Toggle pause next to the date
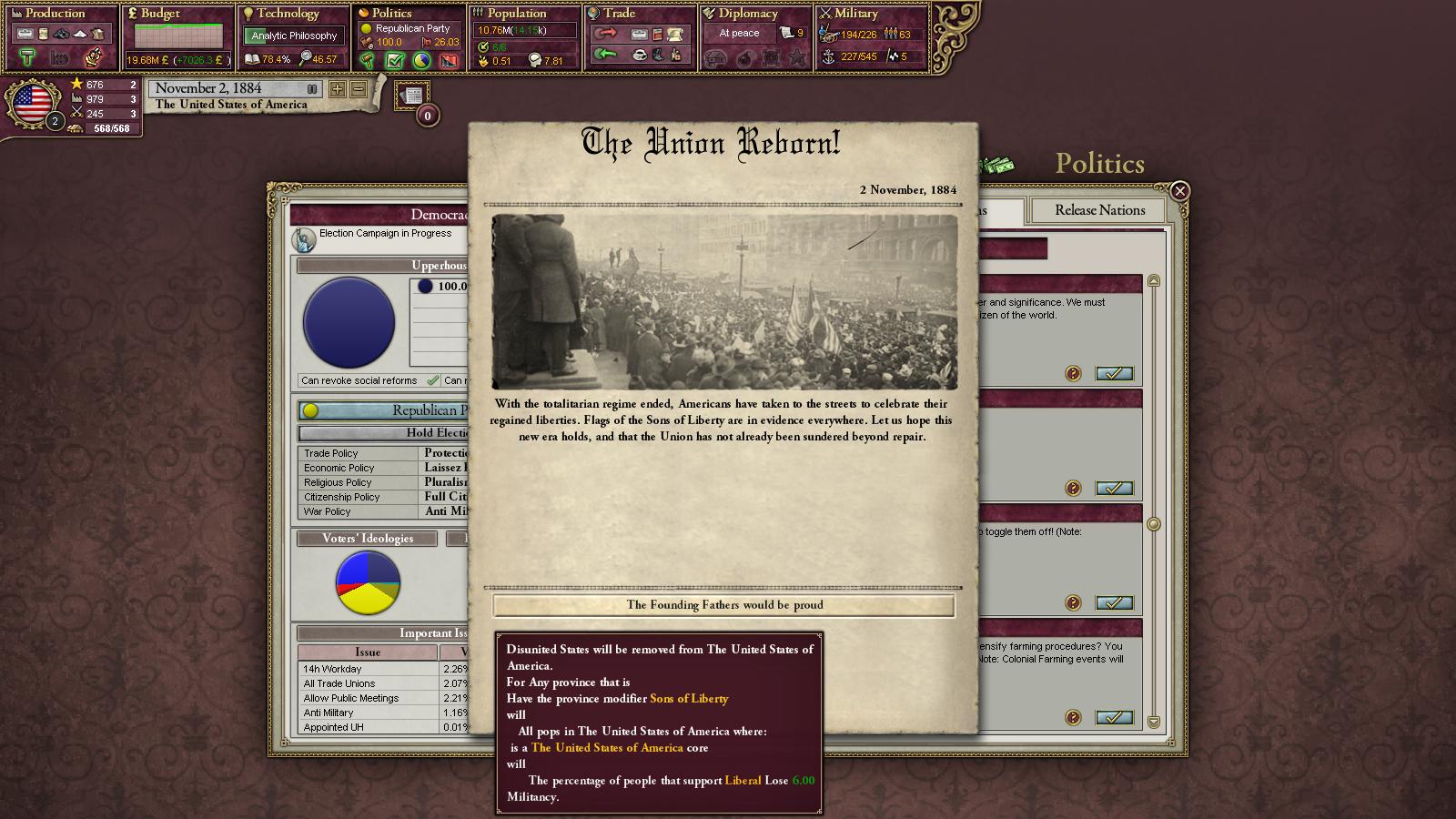The width and height of the screenshot is (1456, 819). [x=312, y=89]
